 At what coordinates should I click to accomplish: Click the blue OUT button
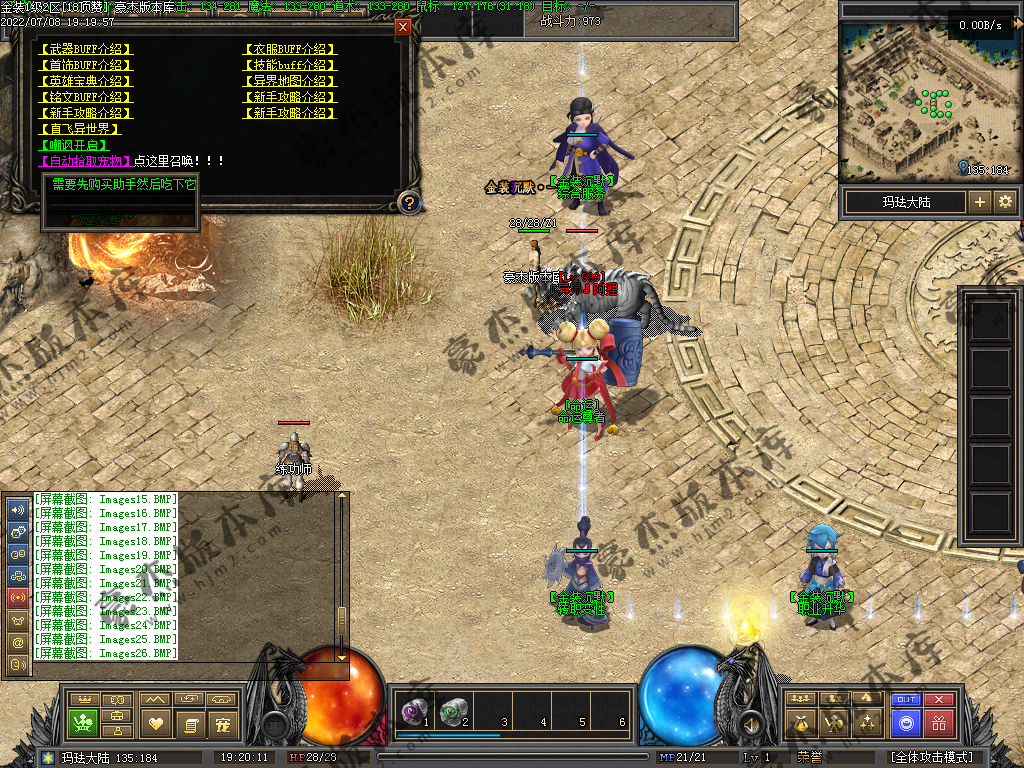click(906, 700)
